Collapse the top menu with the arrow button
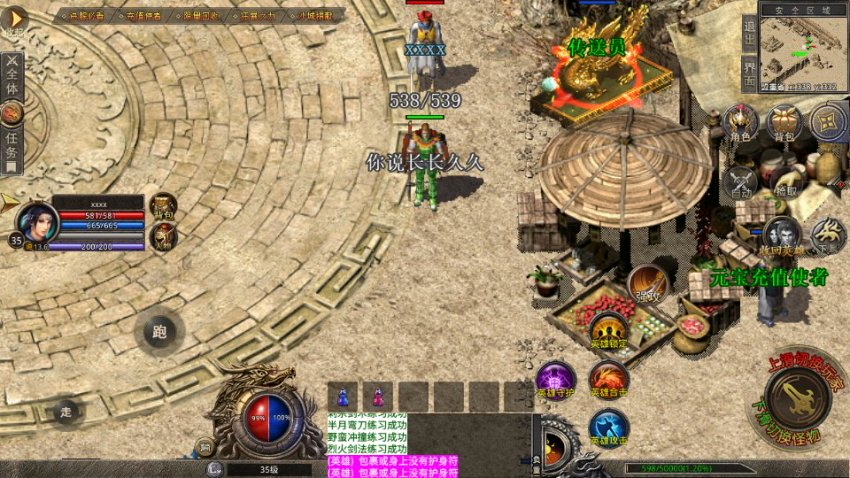The image size is (850, 478). (x=14, y=18)
